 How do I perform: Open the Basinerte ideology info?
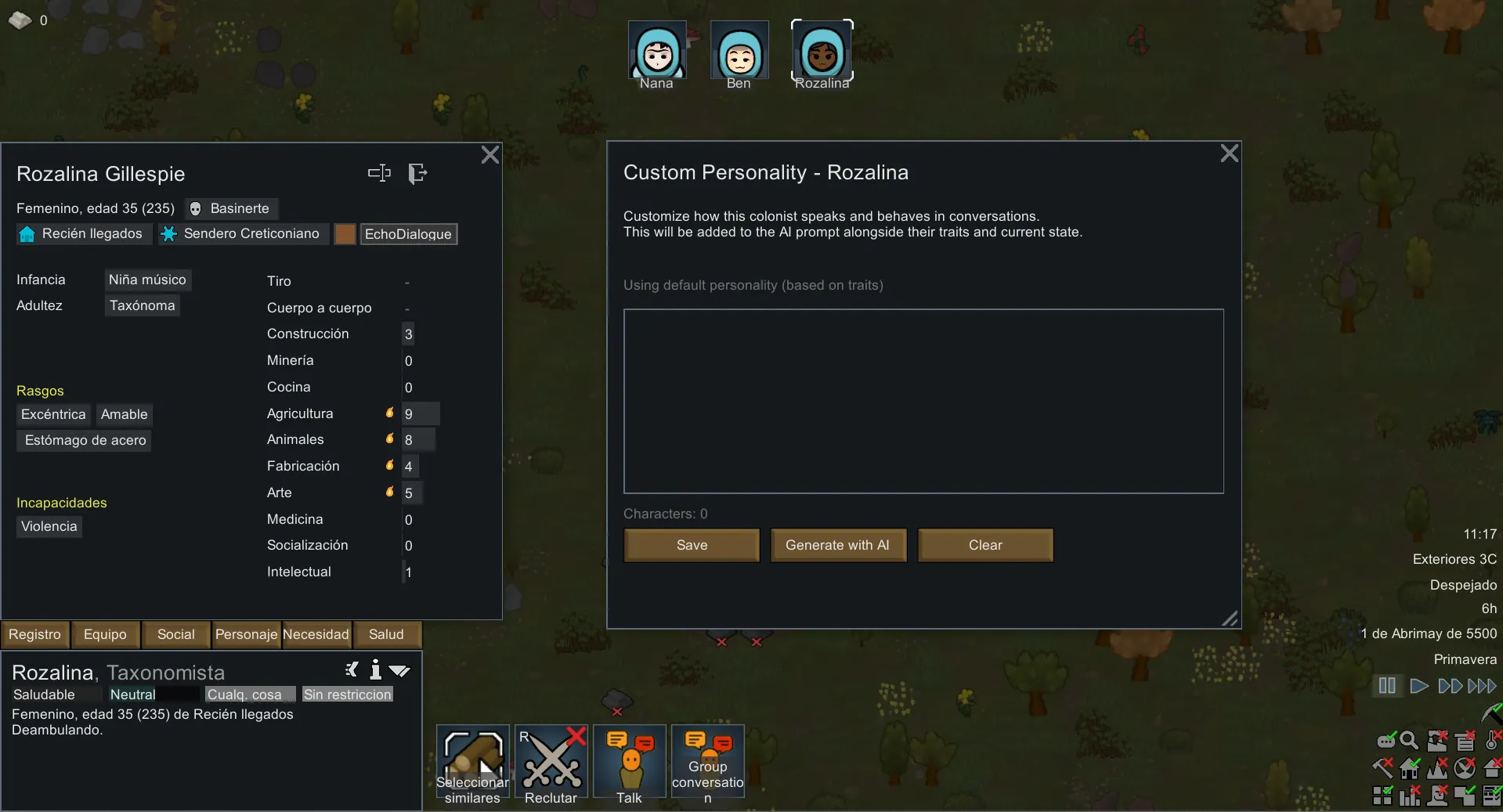[x=232, y=208]
